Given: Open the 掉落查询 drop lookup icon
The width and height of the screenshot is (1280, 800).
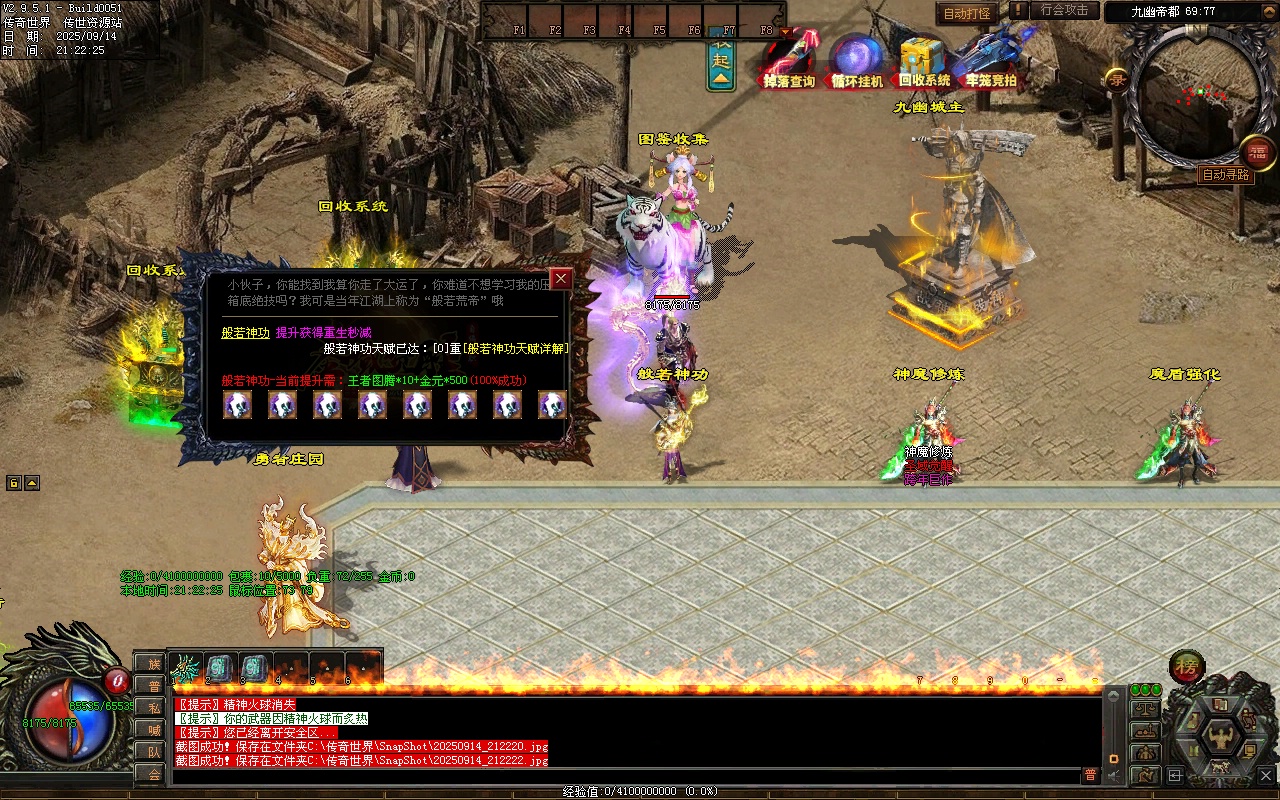Looking at the screenshot, I should click(x=789, y=62).
